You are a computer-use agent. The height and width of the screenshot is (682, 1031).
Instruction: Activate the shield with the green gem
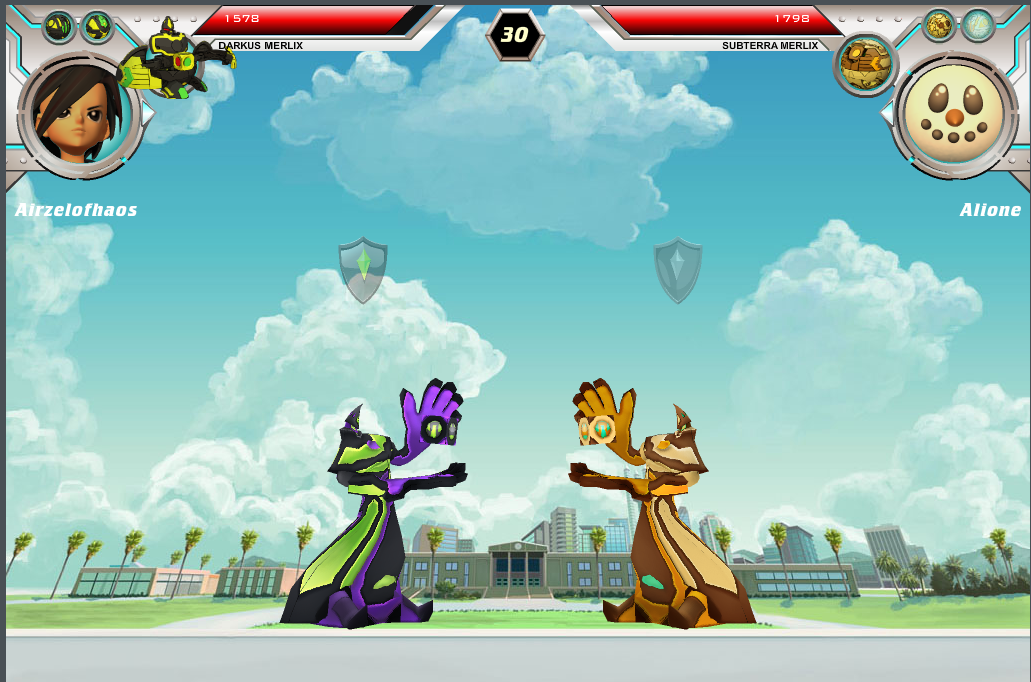pos(363,269)
